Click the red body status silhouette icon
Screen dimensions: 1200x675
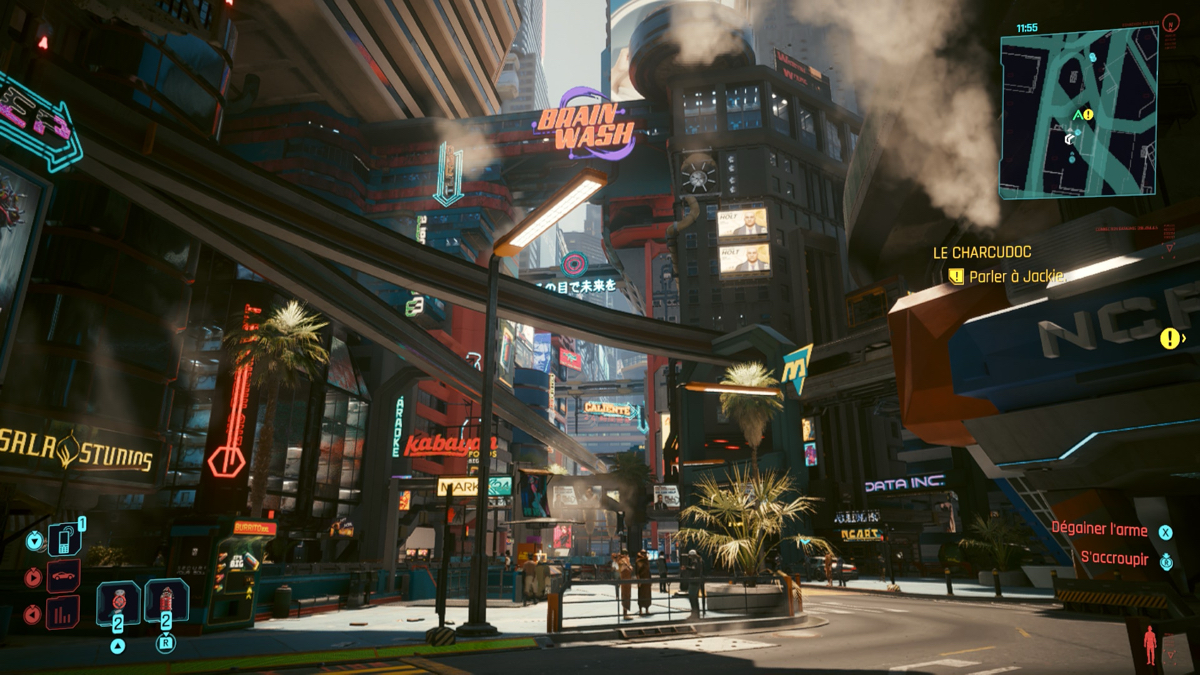click(1150, 645)
